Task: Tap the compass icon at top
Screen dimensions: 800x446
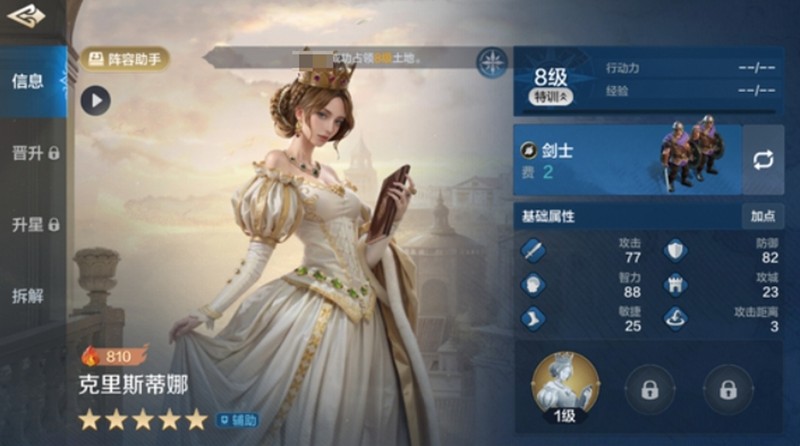Action: click(492, 62)
